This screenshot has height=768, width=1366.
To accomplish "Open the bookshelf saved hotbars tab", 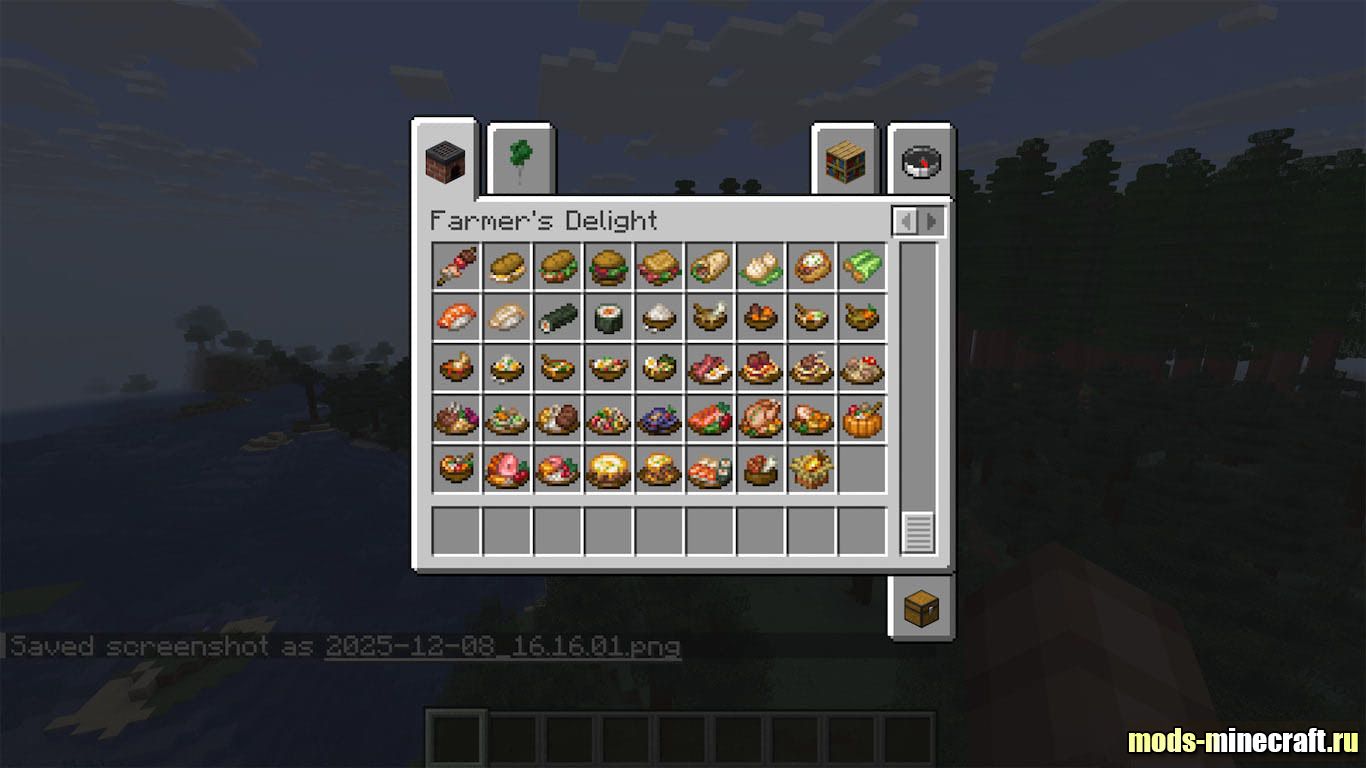I will coord(845,160).
